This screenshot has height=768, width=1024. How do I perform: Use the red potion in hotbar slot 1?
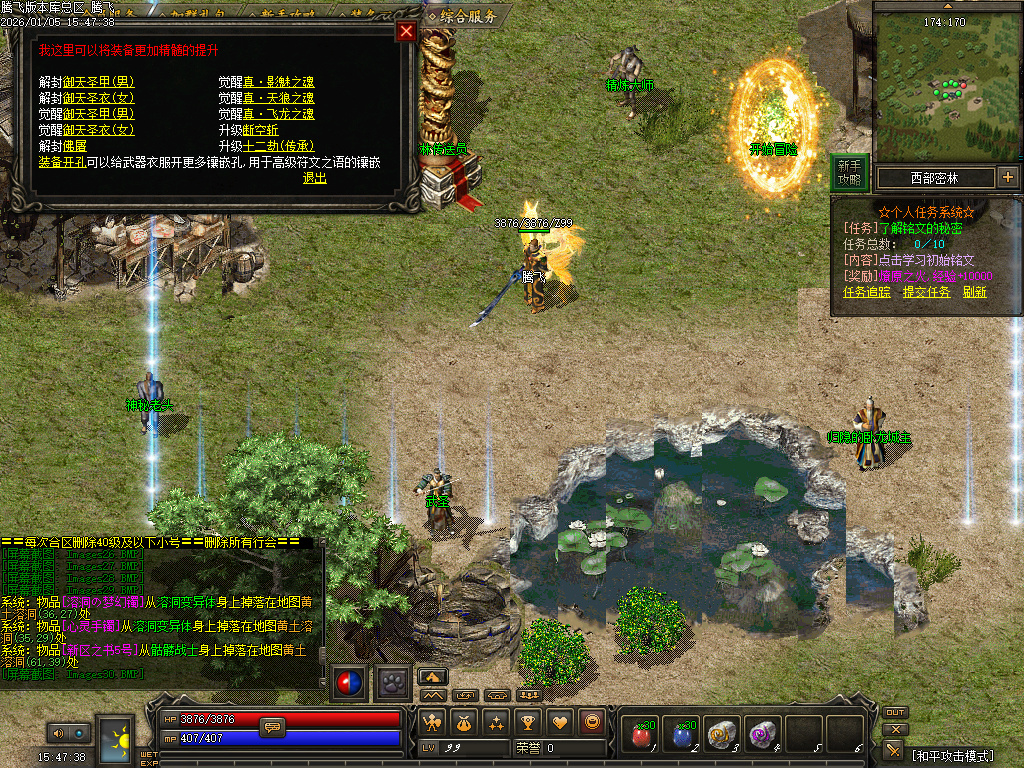(x=638, y=735)
